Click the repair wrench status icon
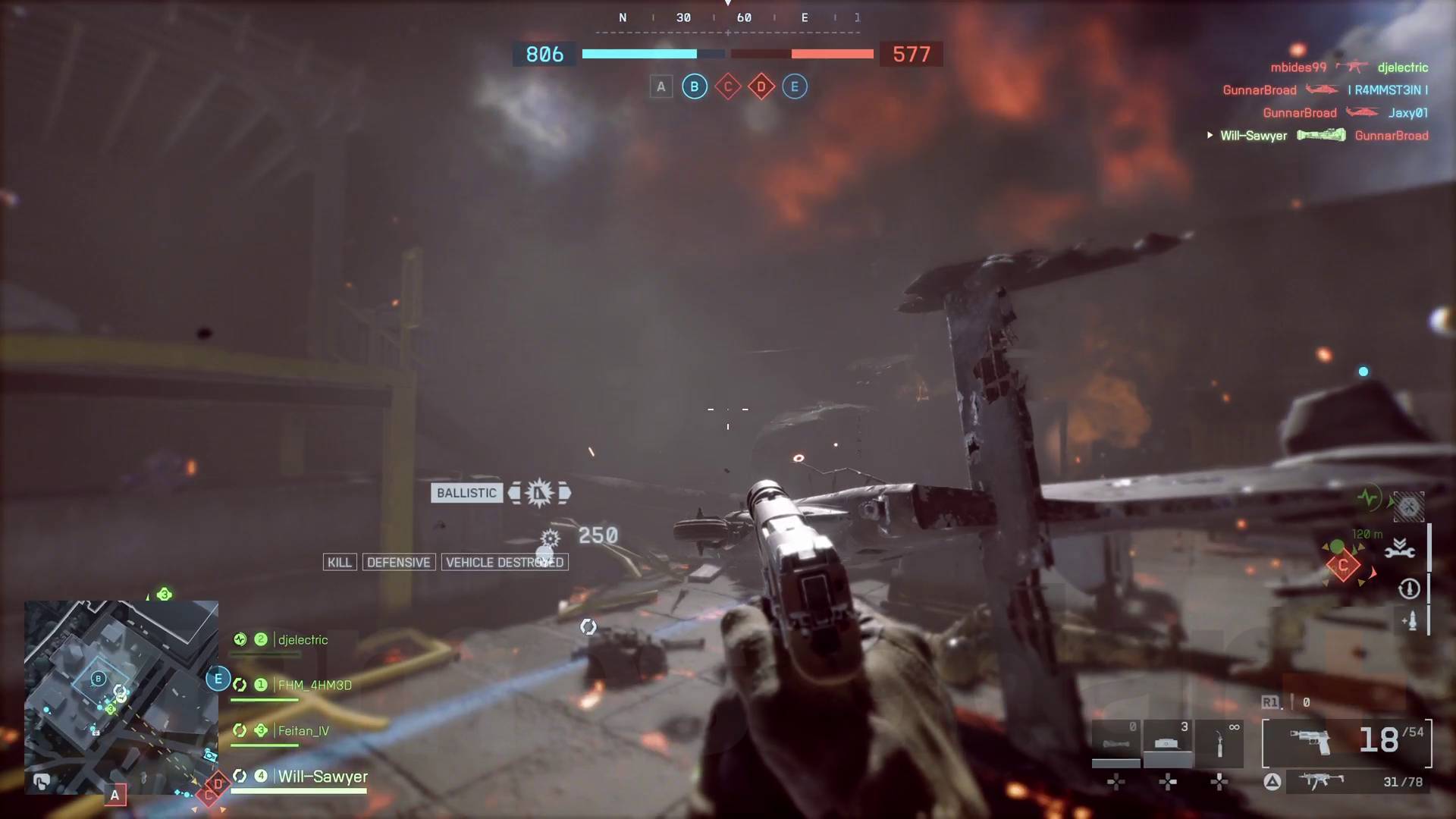 pos(1400,551)
